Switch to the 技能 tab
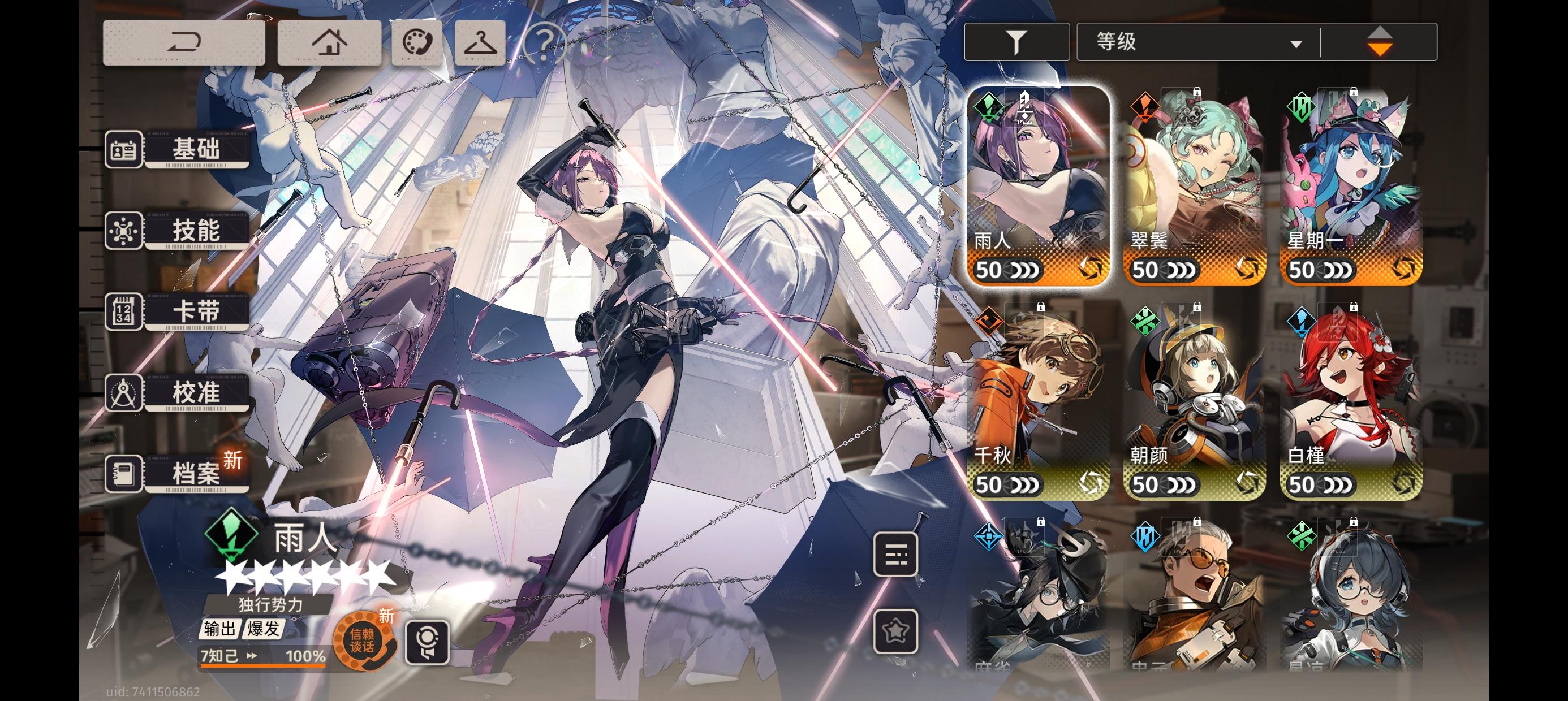This screenshot has height=701, width=1568. pyautogui.click(x=196, y=231)
